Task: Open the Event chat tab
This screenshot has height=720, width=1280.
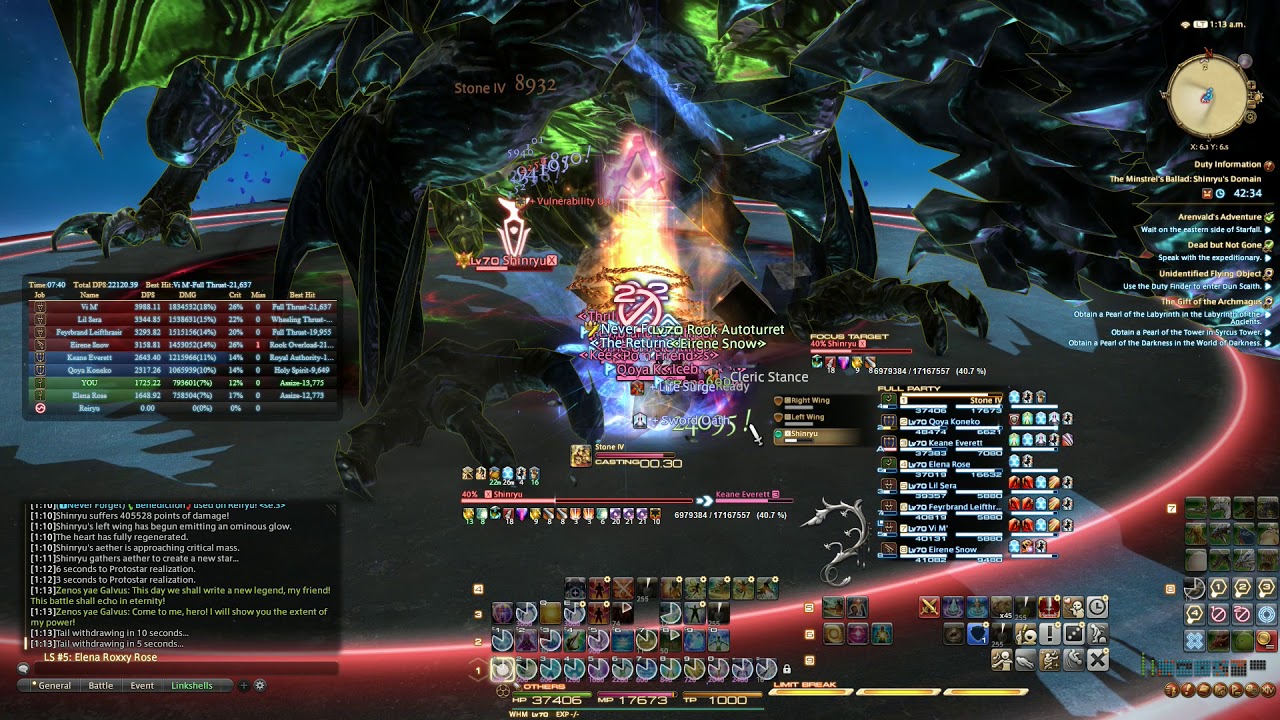Action: [142, 685]
